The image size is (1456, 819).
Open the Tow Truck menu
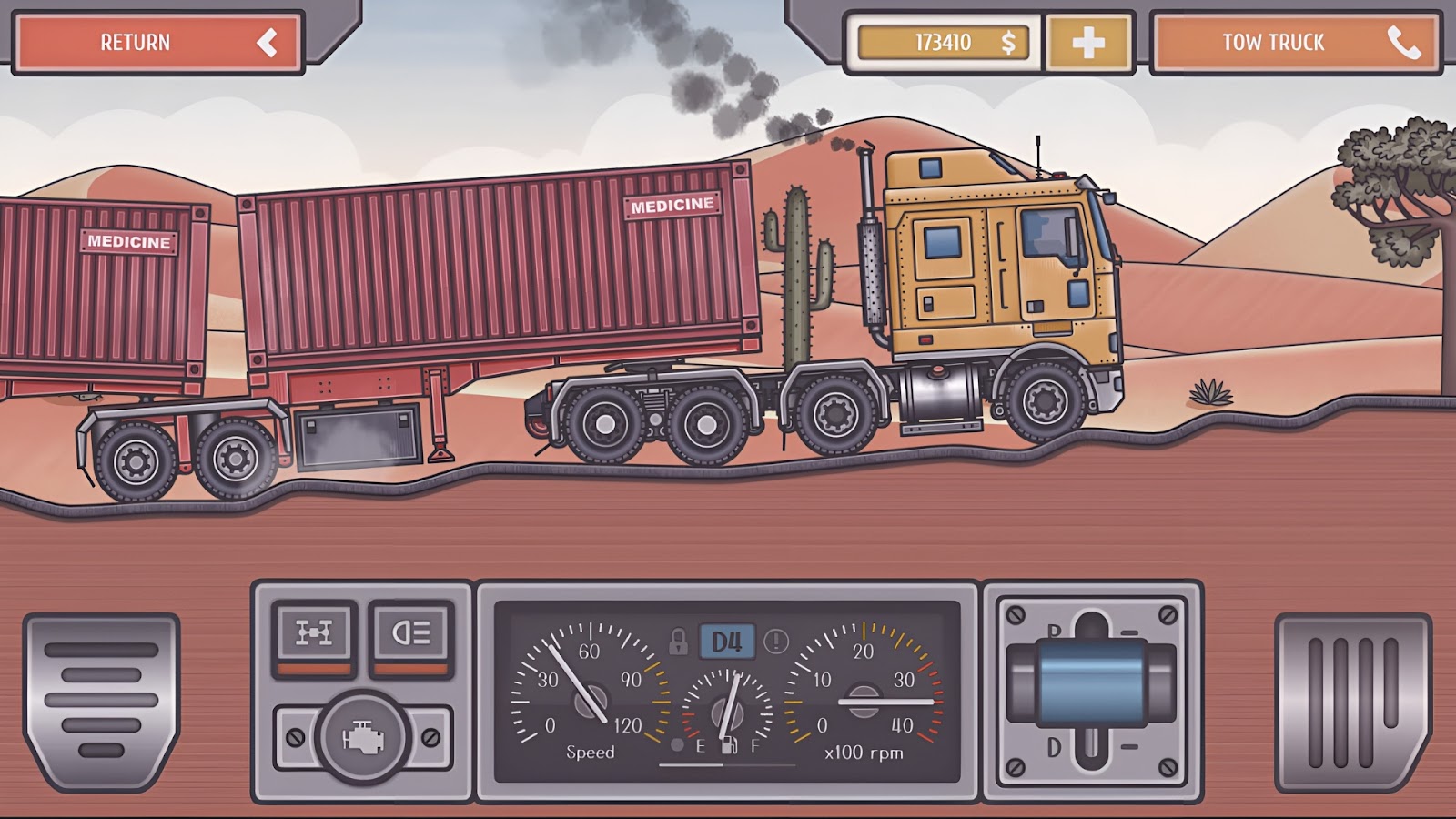(1274, 40)
